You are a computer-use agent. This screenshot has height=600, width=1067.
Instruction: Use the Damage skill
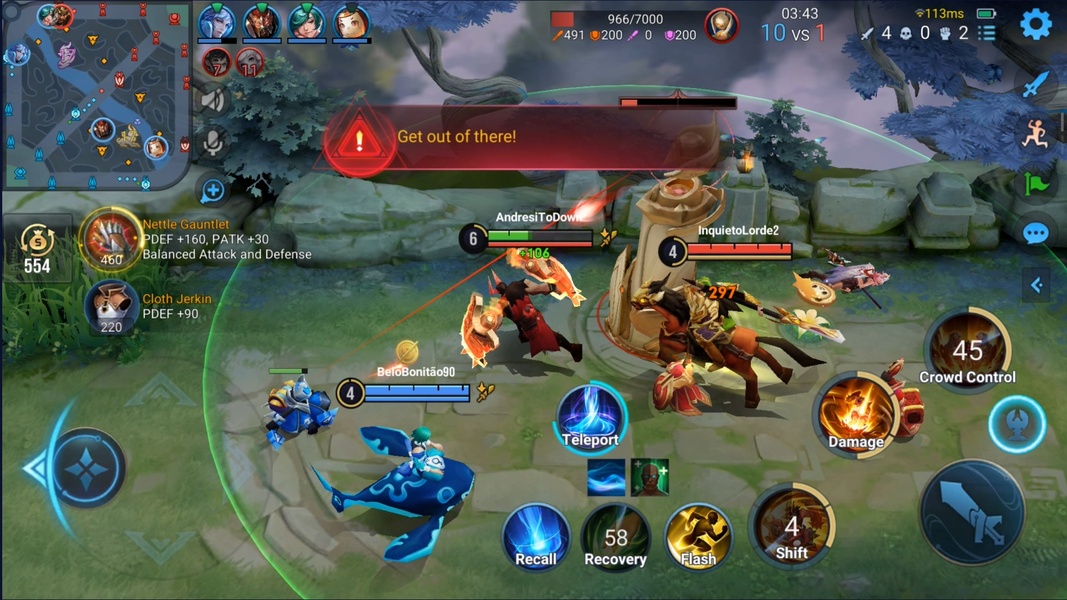[x=855, y=415]
